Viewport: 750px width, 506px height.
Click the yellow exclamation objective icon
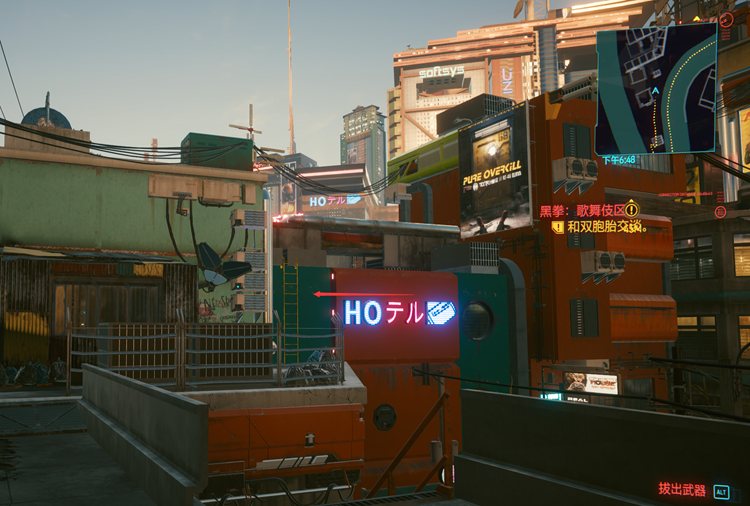631,209
